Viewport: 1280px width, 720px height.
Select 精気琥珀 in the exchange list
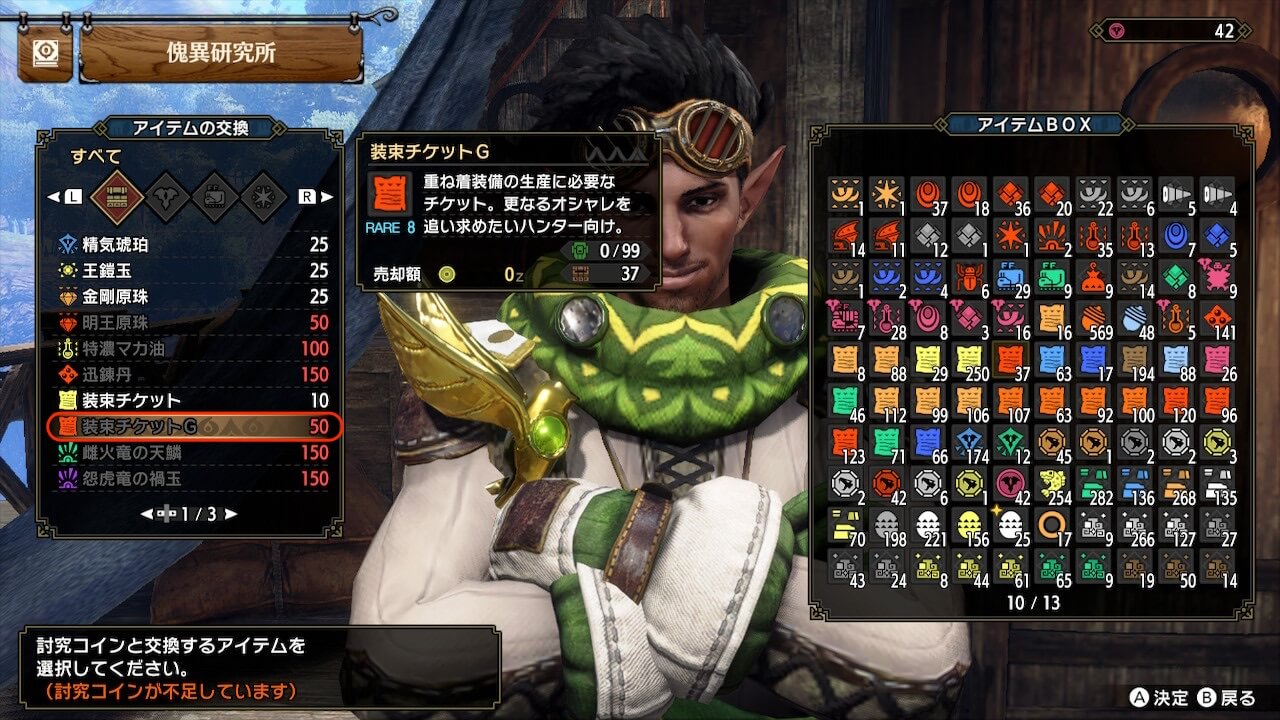pyautogui.click(x=190, y=245)
